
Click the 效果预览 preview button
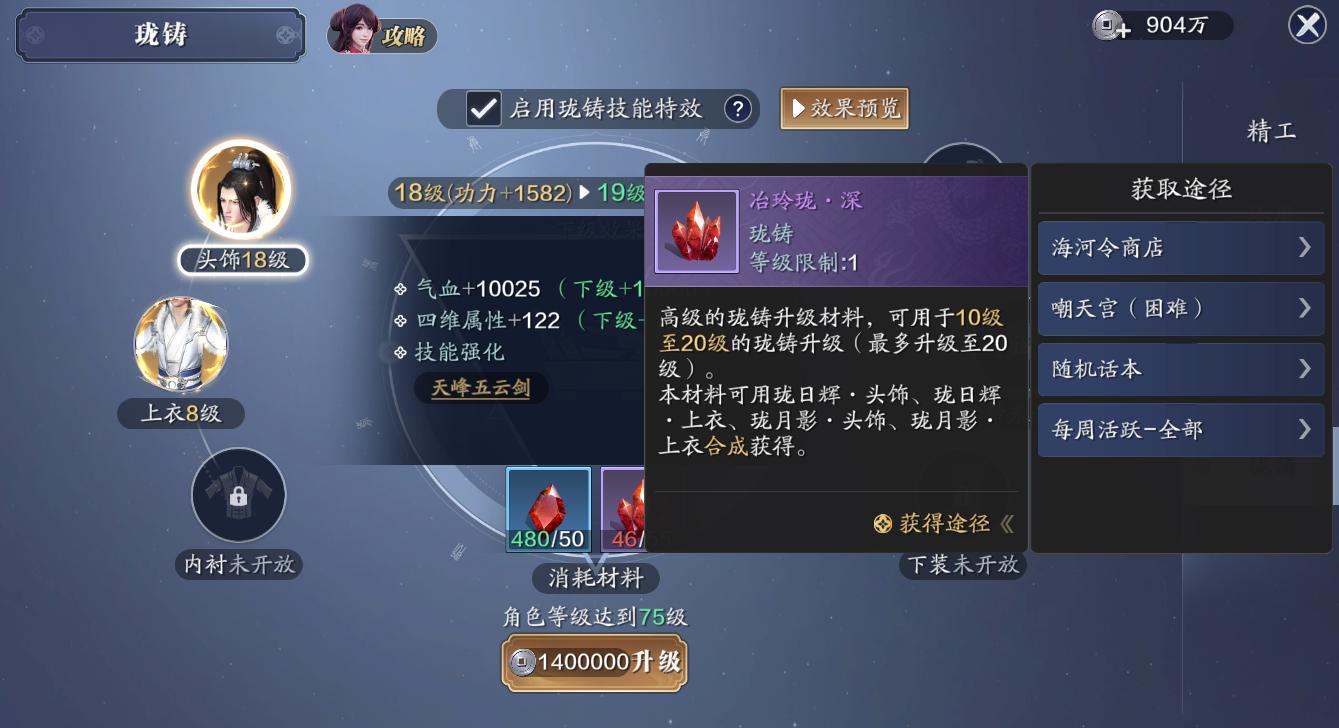click(844, 110)
